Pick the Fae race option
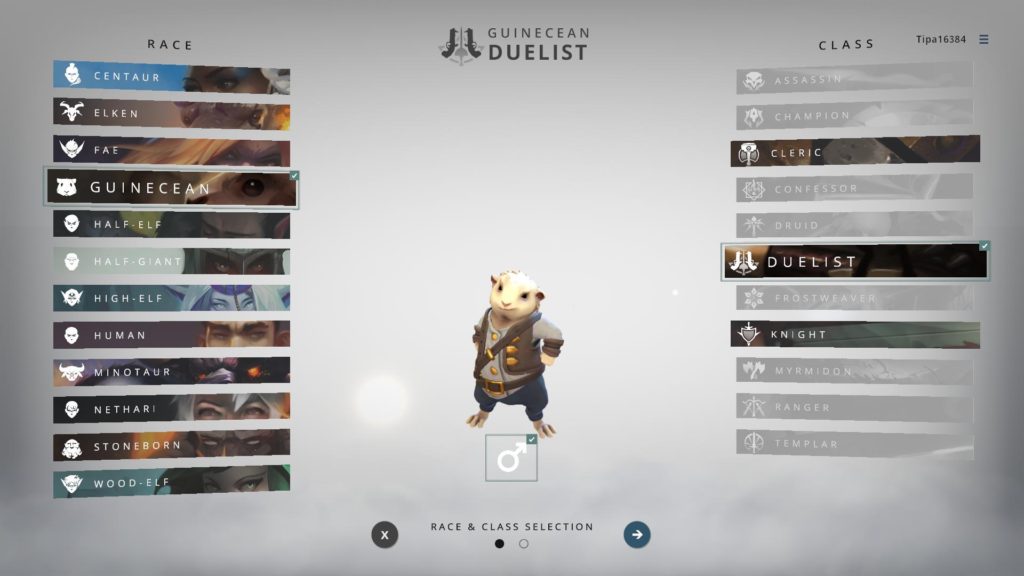Image resolution: width=1024 pixels, height=576 pixels. coord(171,151)
